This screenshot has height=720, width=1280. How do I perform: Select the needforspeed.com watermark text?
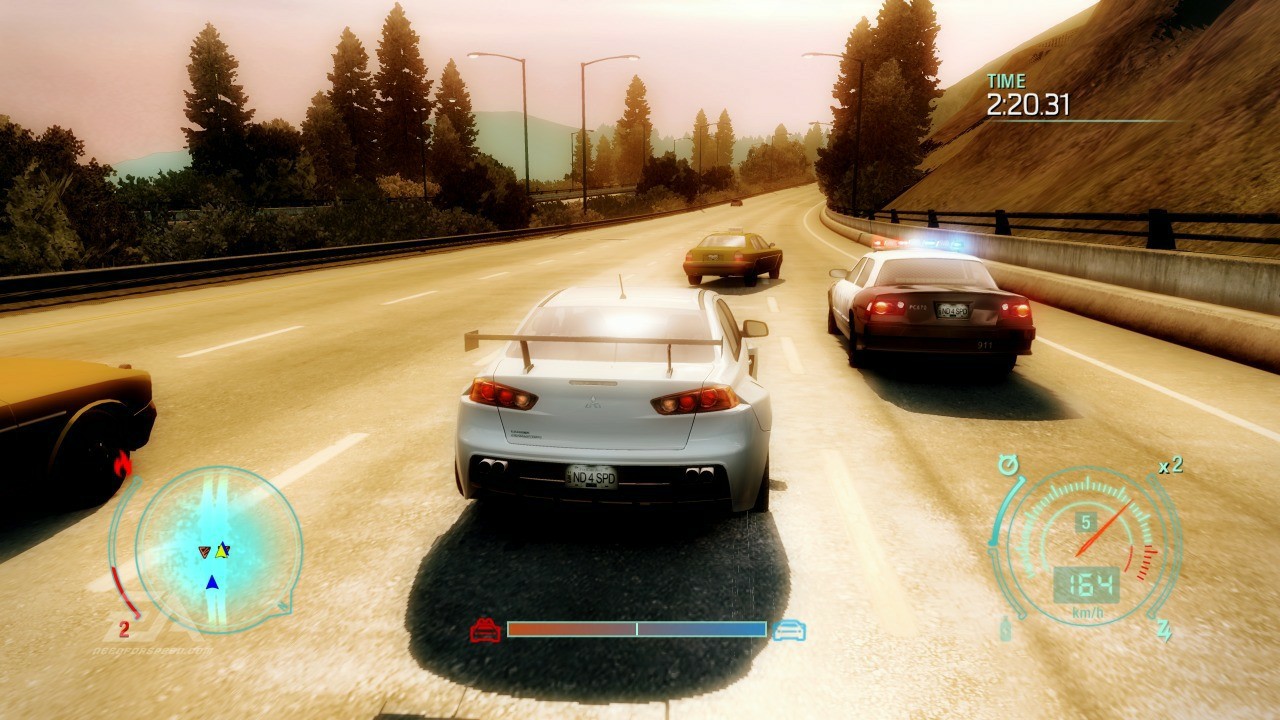(154, 650)
